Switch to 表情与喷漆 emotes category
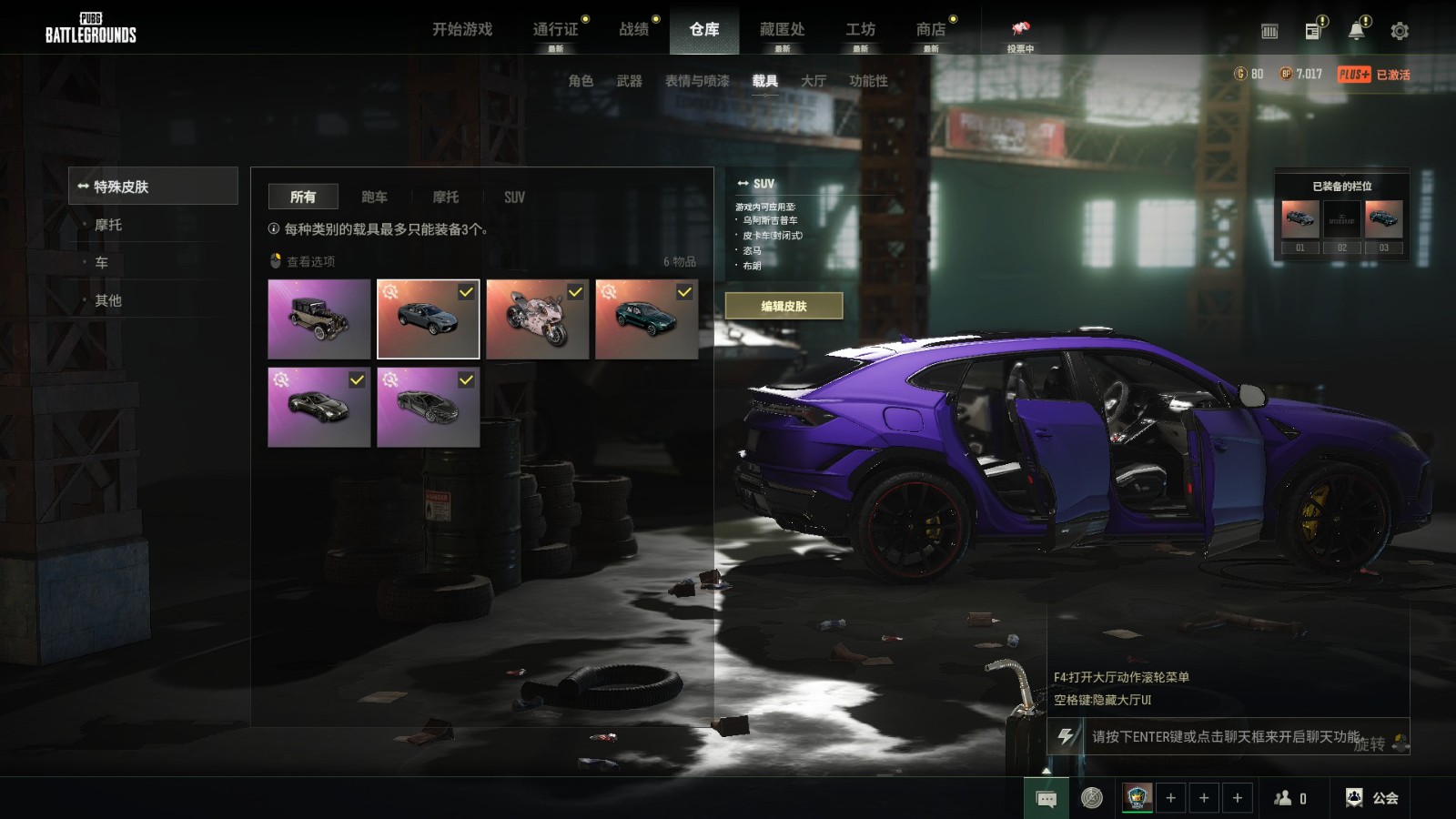The image size is (1456, 819). pos(697,81)
